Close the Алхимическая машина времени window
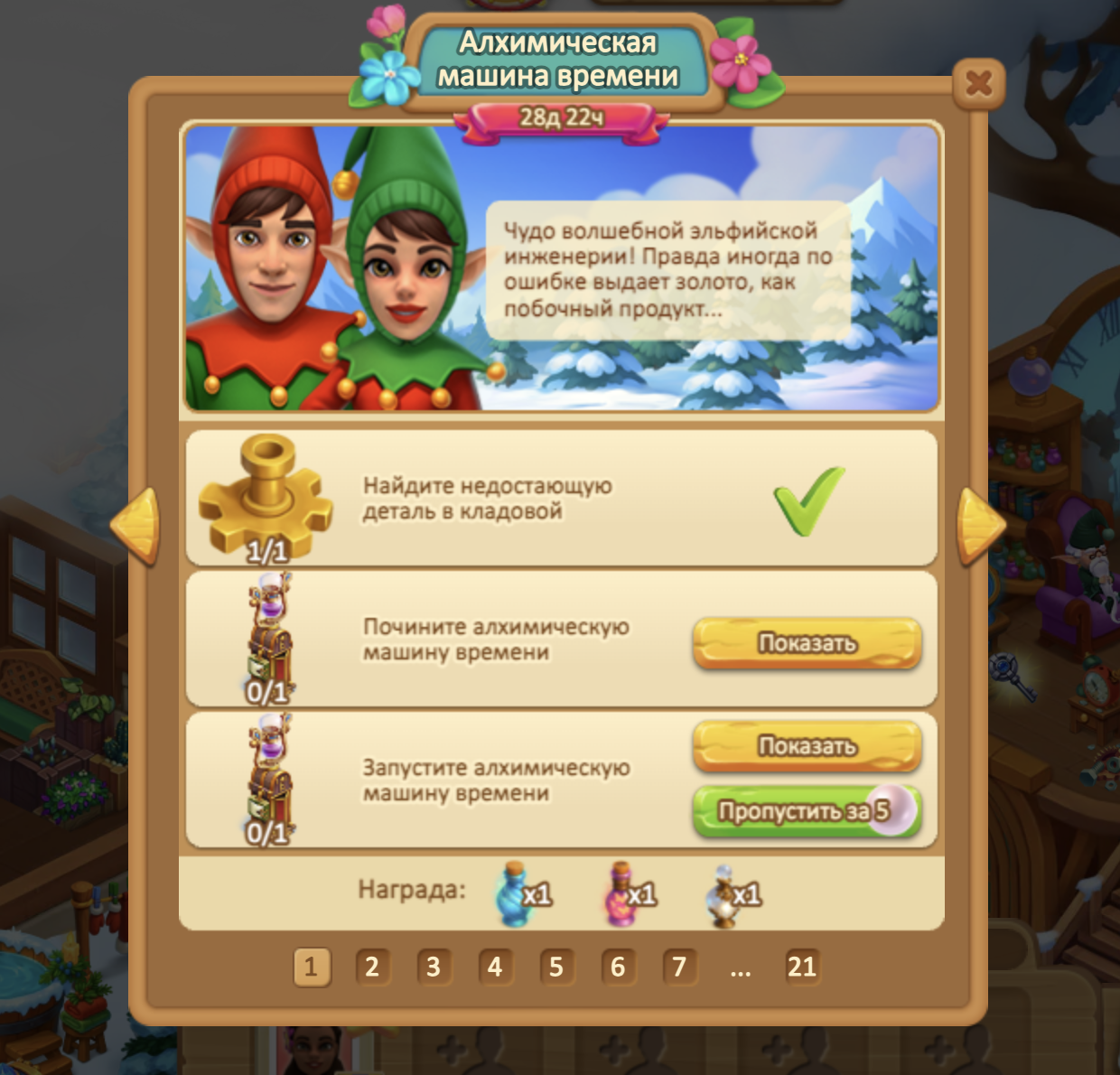The image size is (1120, 1075). click(978, 84)
